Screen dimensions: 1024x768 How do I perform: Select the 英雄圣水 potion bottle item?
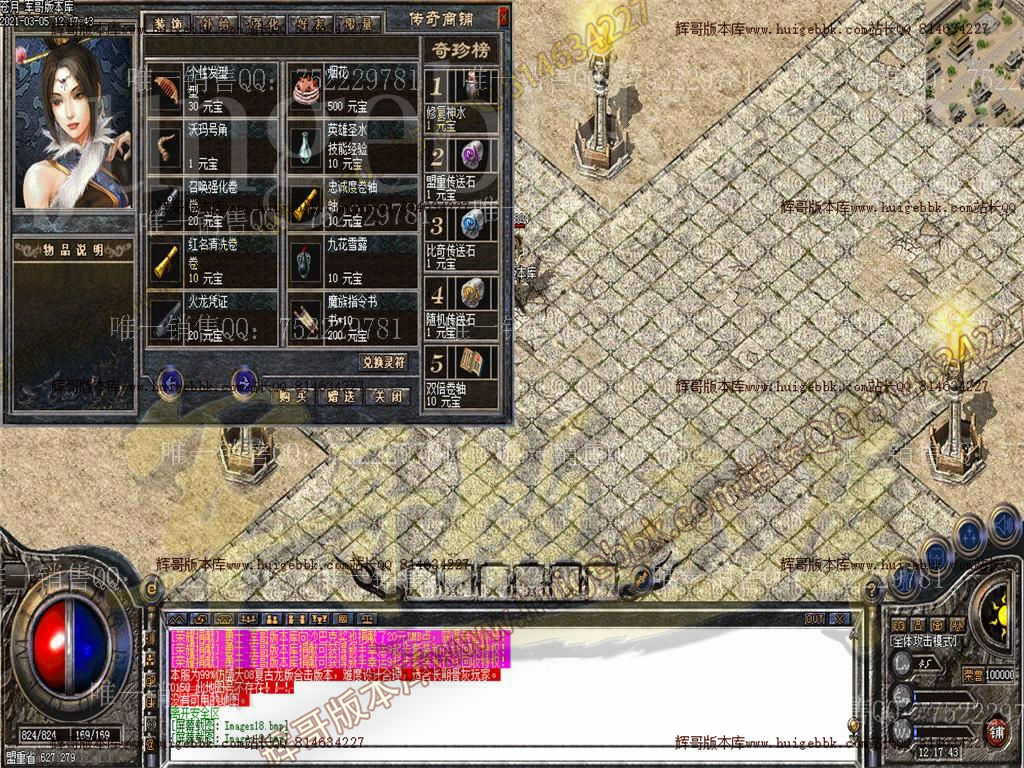coord(306,146)
